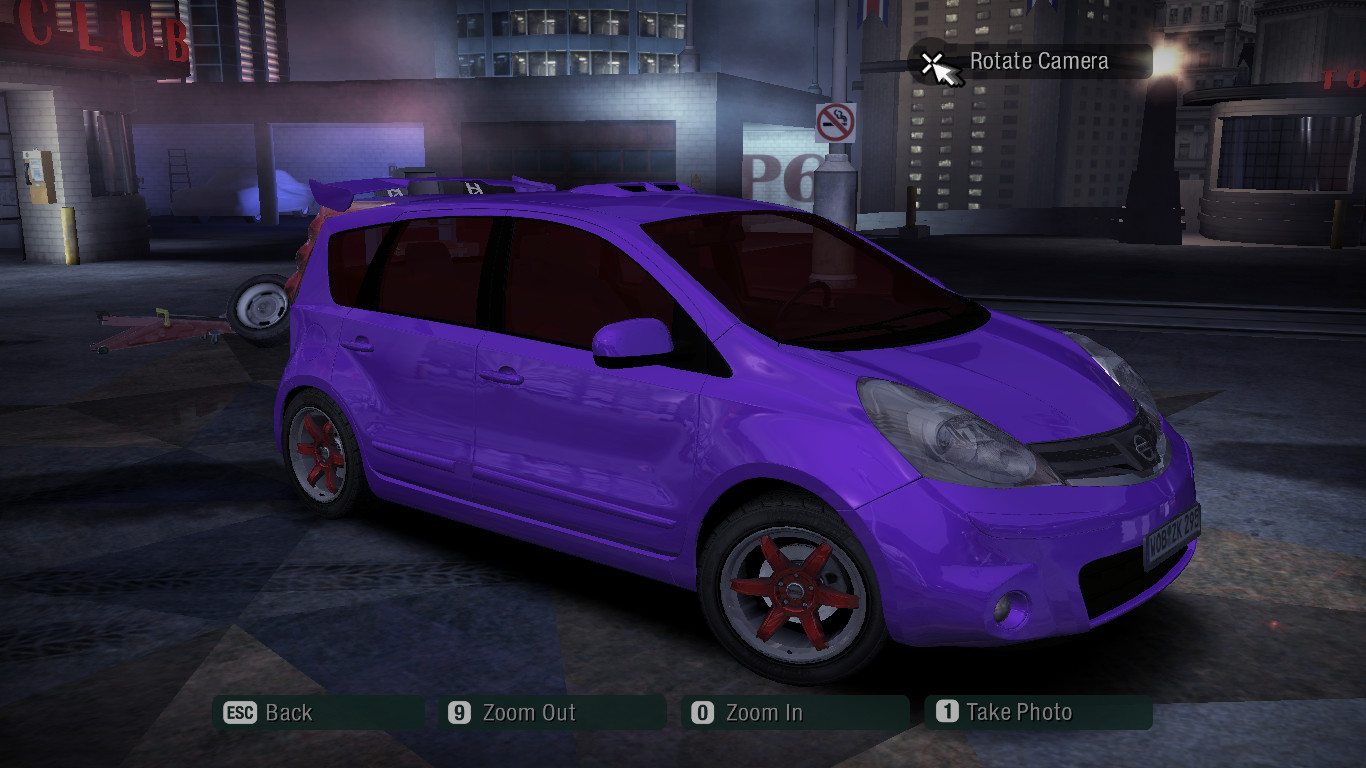Click the Zoom Out label
The width and height of the screenshot is (1366, 768).
click(x=528, y=712)
